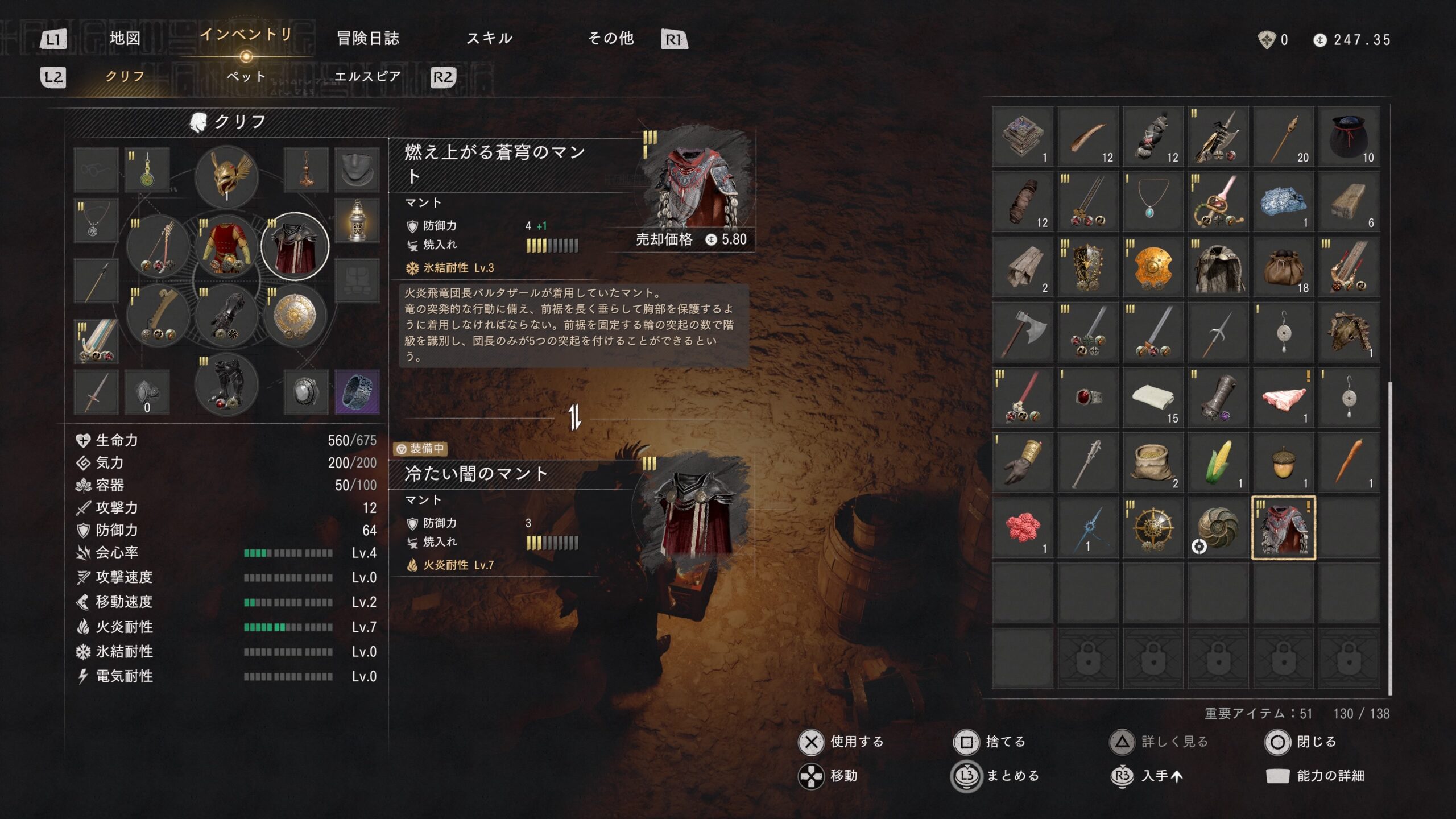Select the orange round shield in inventory
Viewport: 1456px width, 819px height.
tap(1153, 267)
